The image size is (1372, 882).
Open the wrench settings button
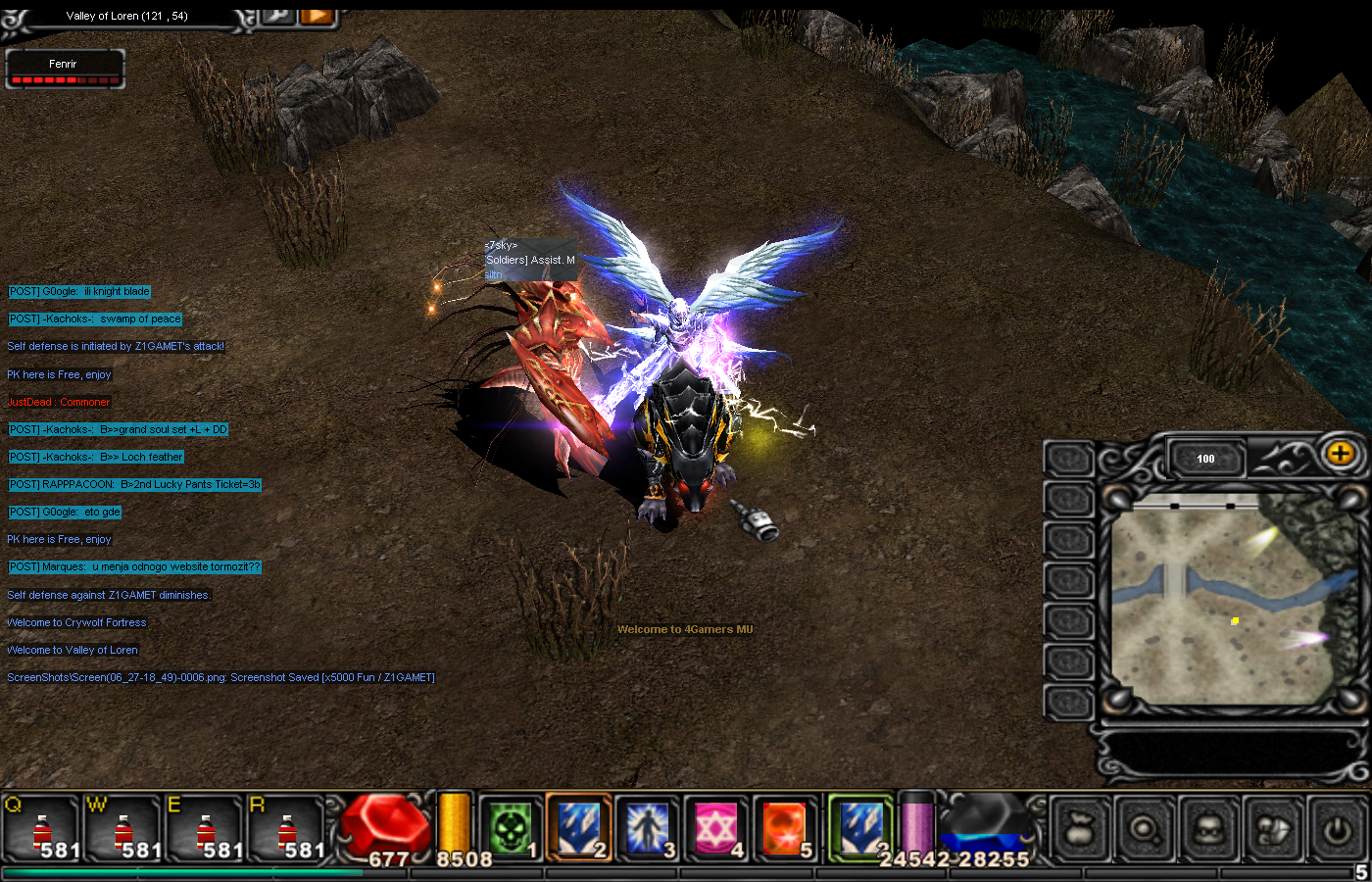279,14
